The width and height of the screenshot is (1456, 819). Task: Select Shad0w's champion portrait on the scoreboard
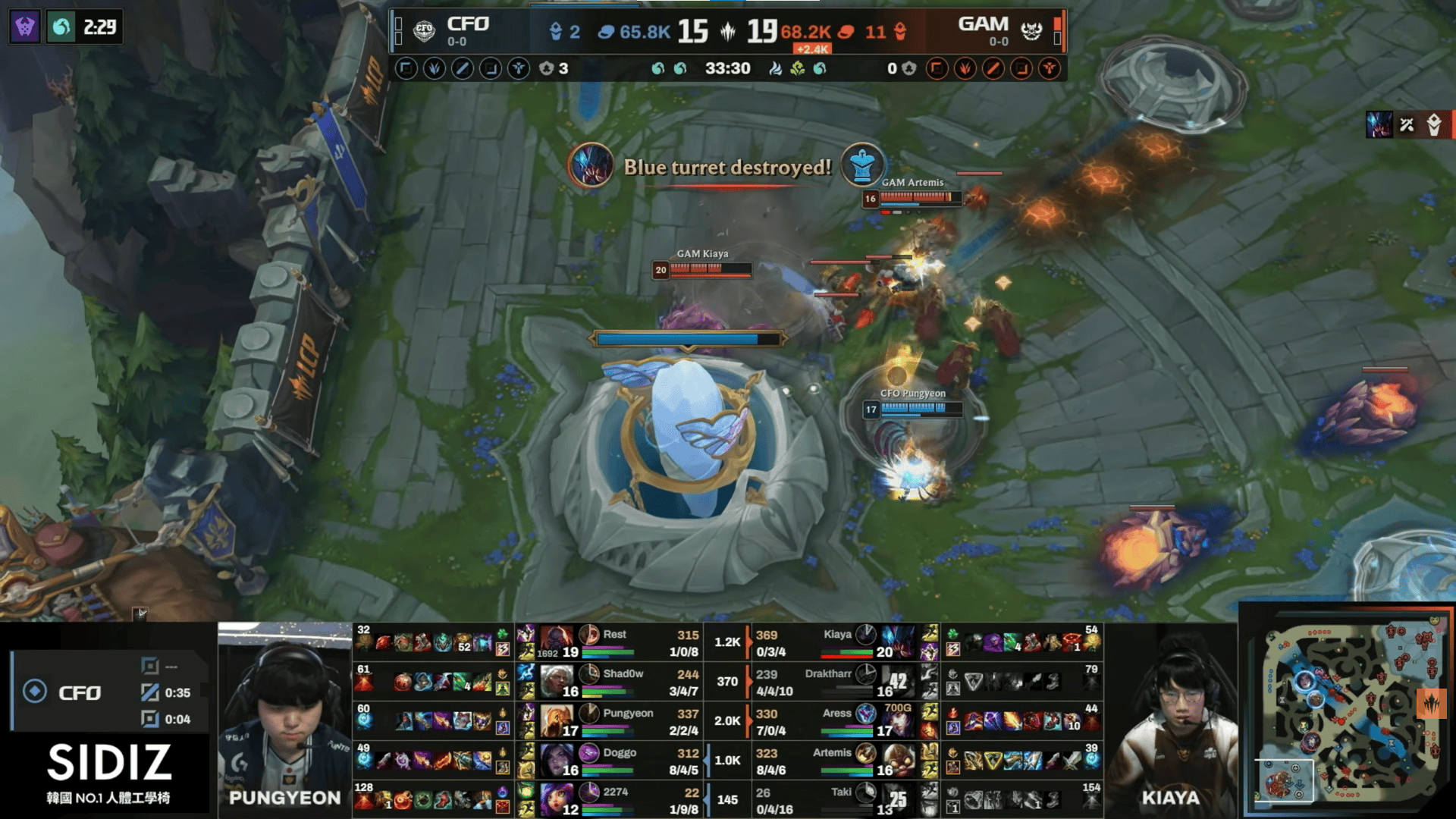[x=557, y=681]
